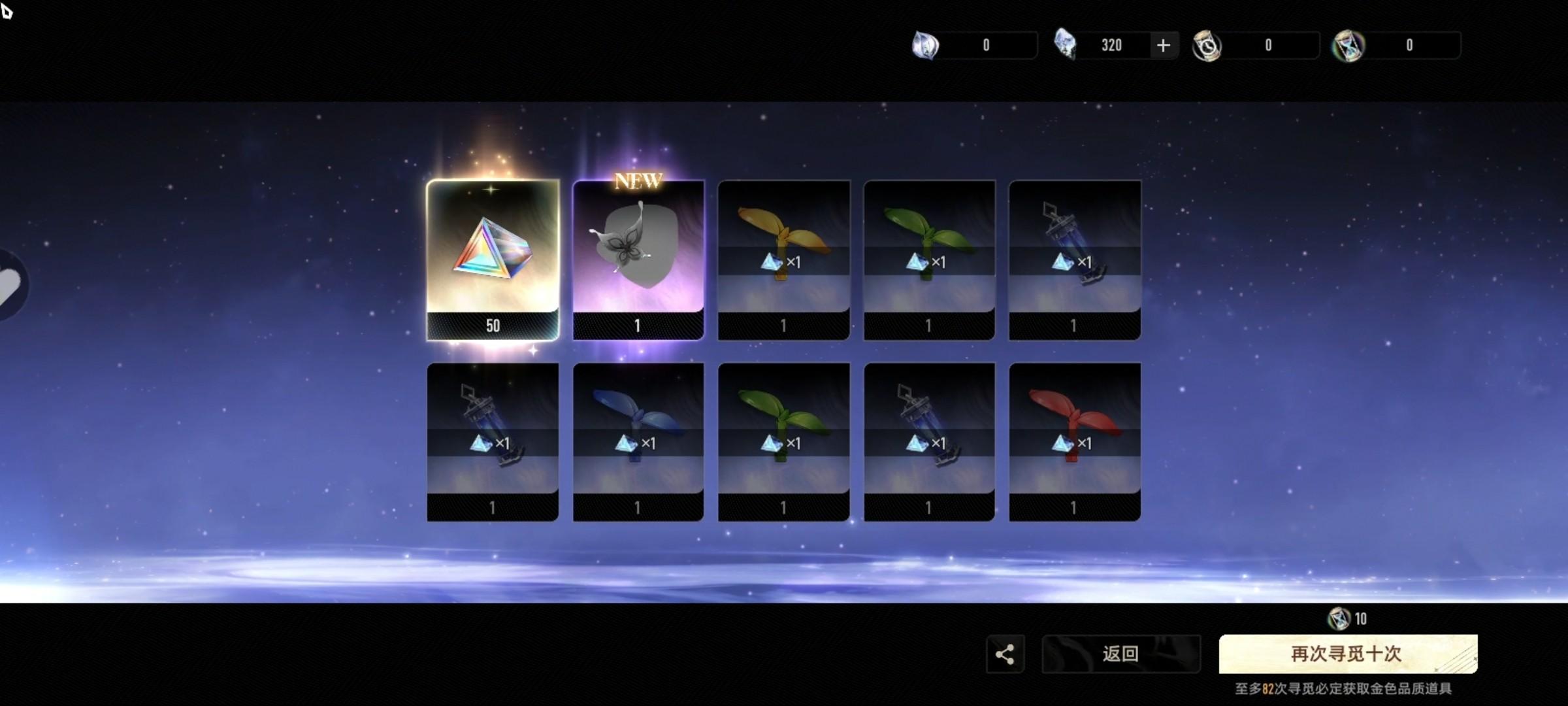Open the share icon button
The height and width of the screenshot is (706, 1568).
[1005, 654]
